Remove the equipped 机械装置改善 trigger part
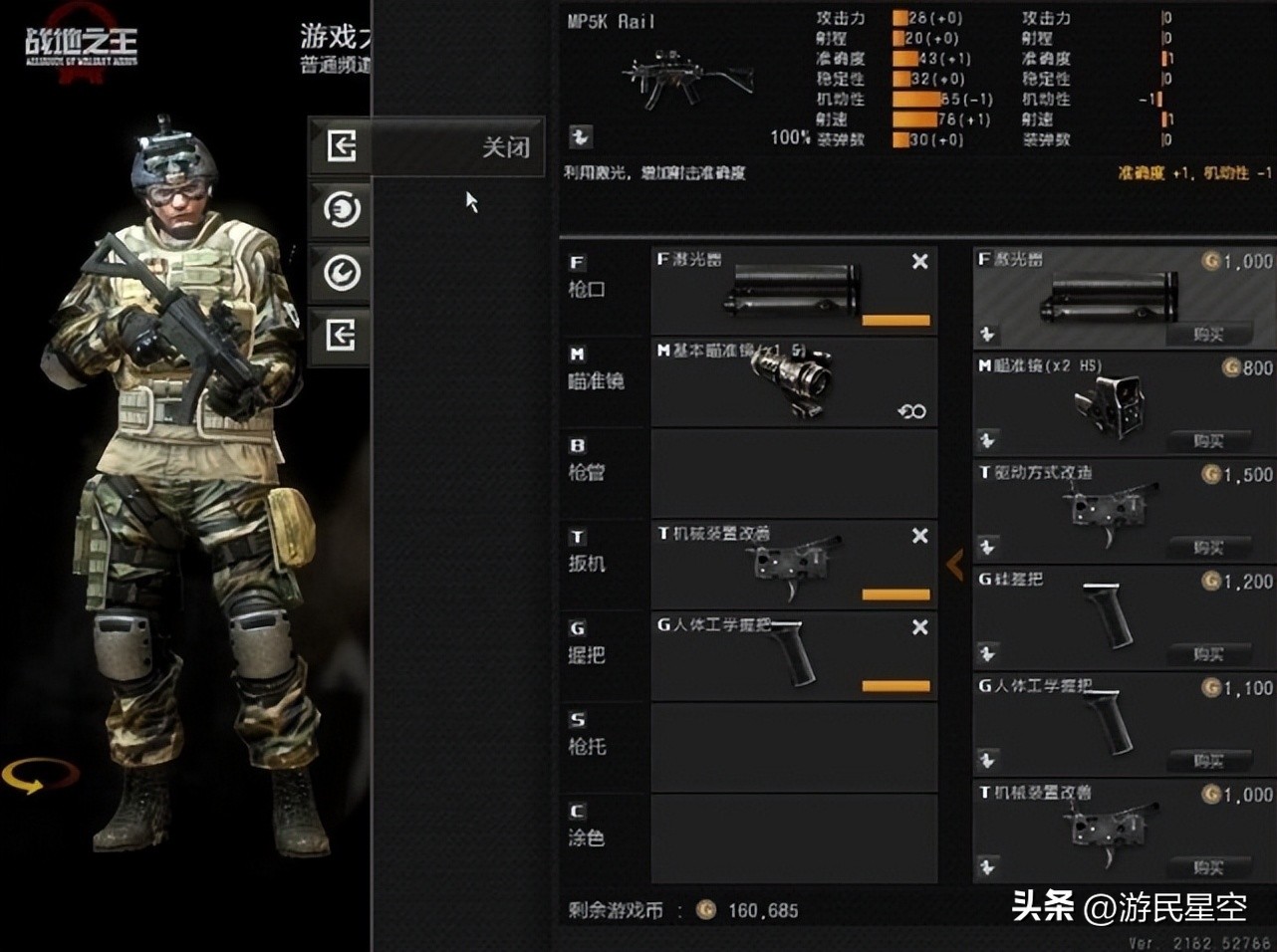Image resolution: width=1277 pixels, height=952 pixels. pos(919,537)
